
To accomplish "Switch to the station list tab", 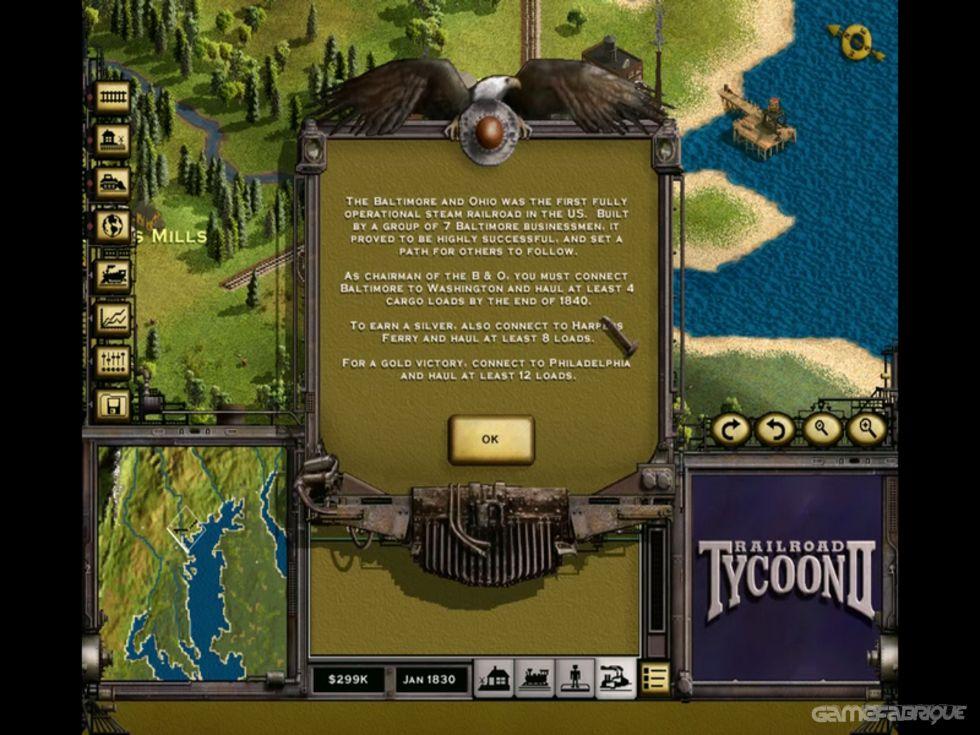I will (493, 678).
